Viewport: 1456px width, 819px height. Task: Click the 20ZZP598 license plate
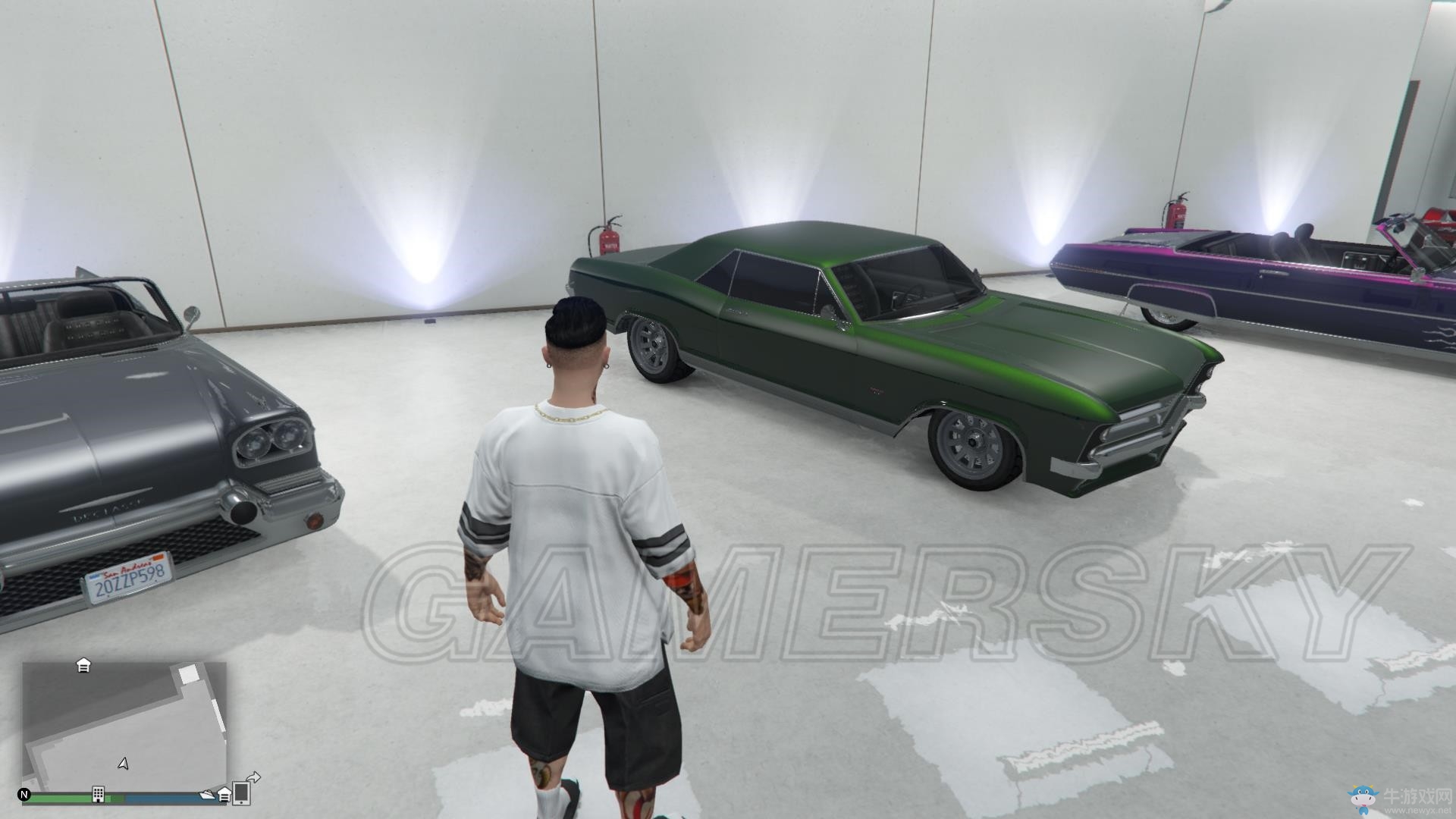click(129, 576)
